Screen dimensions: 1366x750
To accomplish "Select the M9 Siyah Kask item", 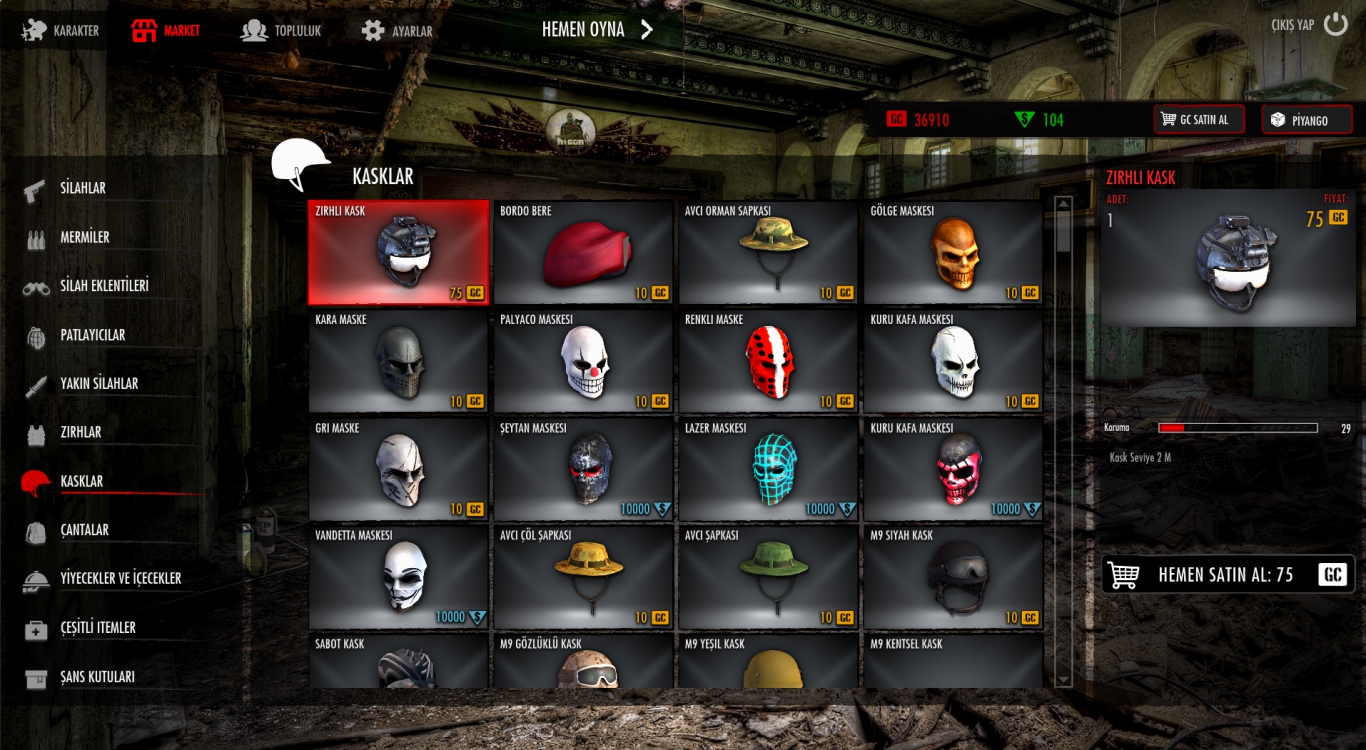I will tap(953, 577).
